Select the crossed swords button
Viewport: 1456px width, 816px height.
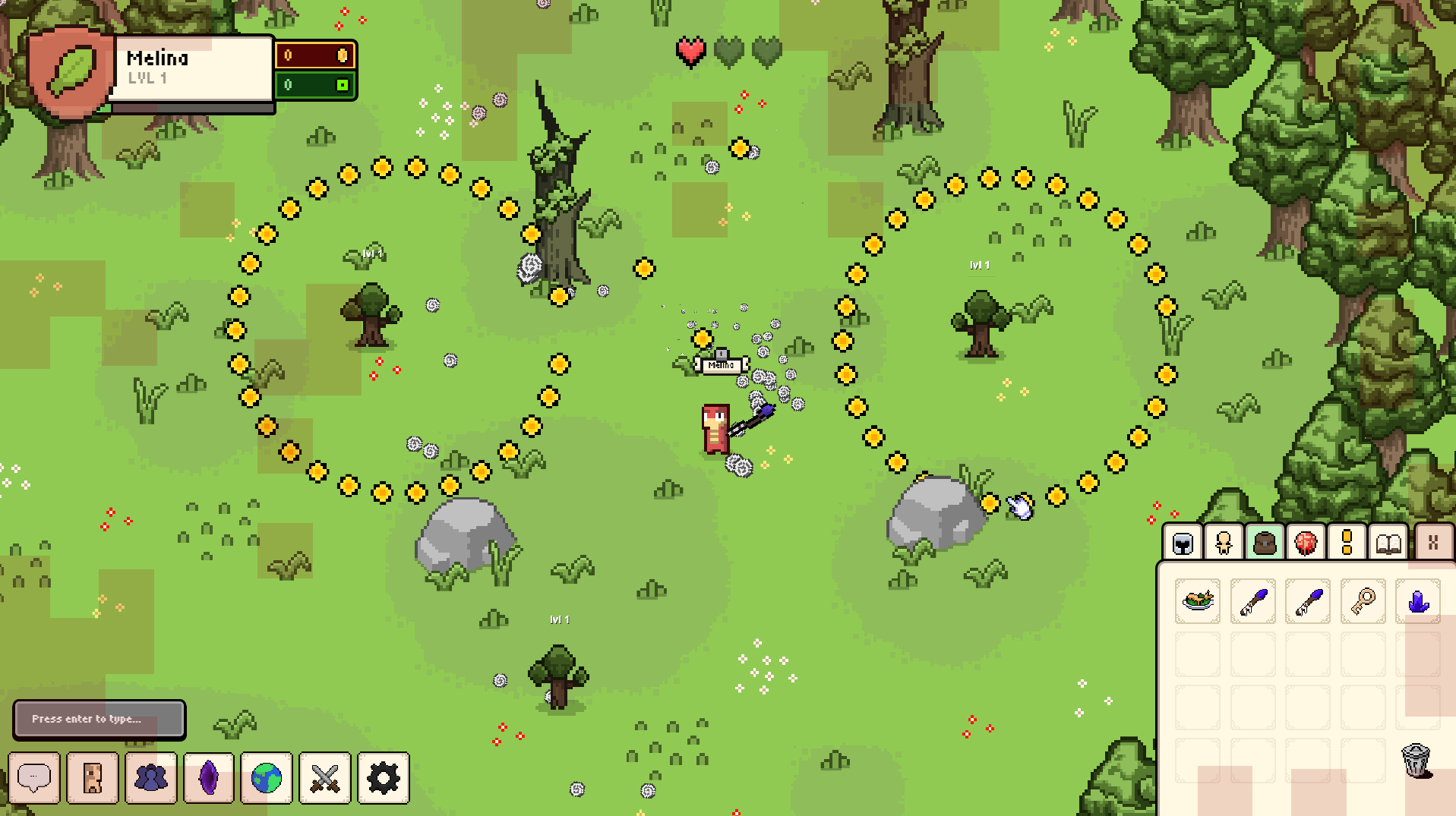(x=325, y=777)
